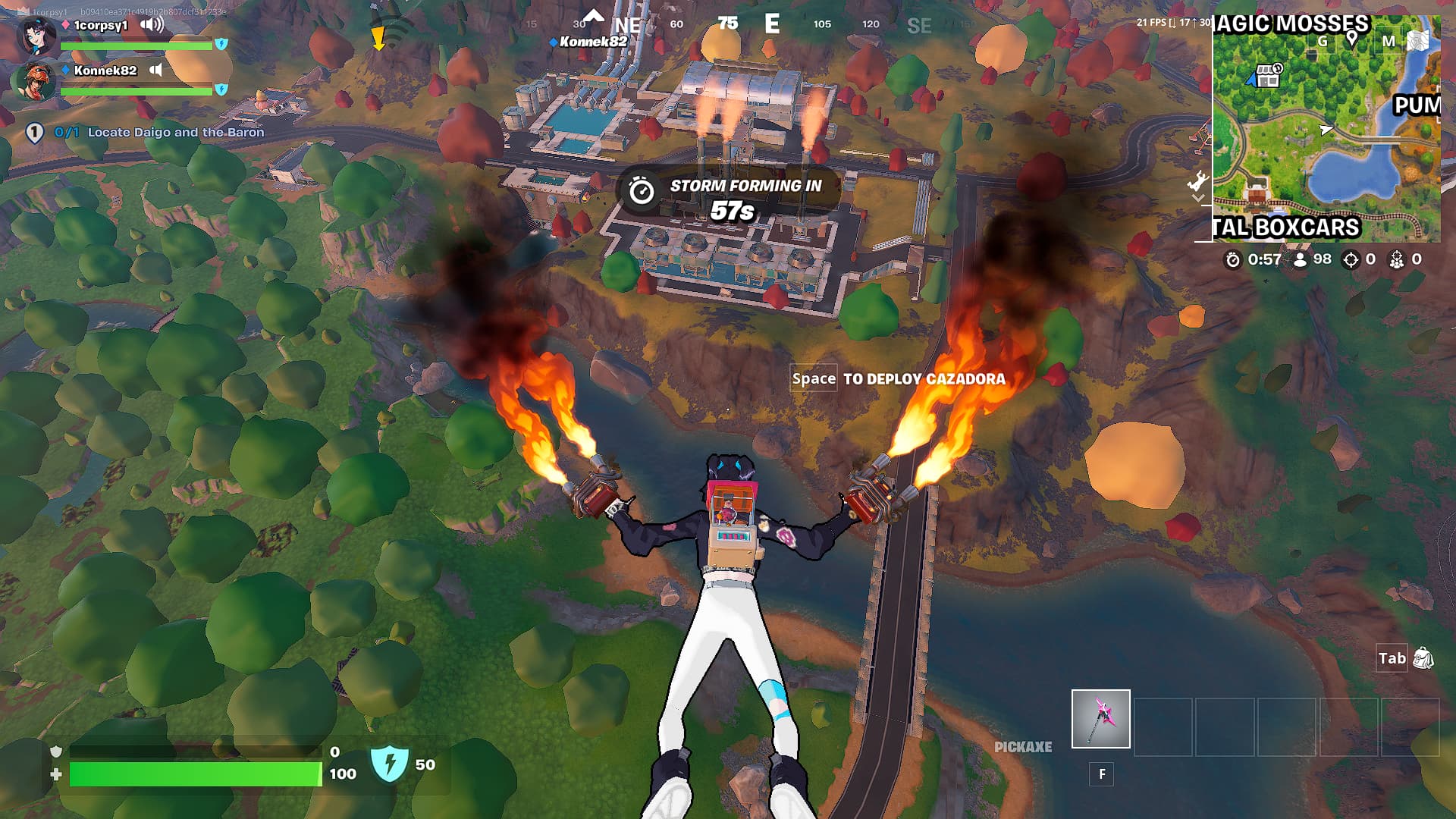1456x819 pixels.
Task: Click 1corpsy1's squad portrait
Action: tap(36, 36)
